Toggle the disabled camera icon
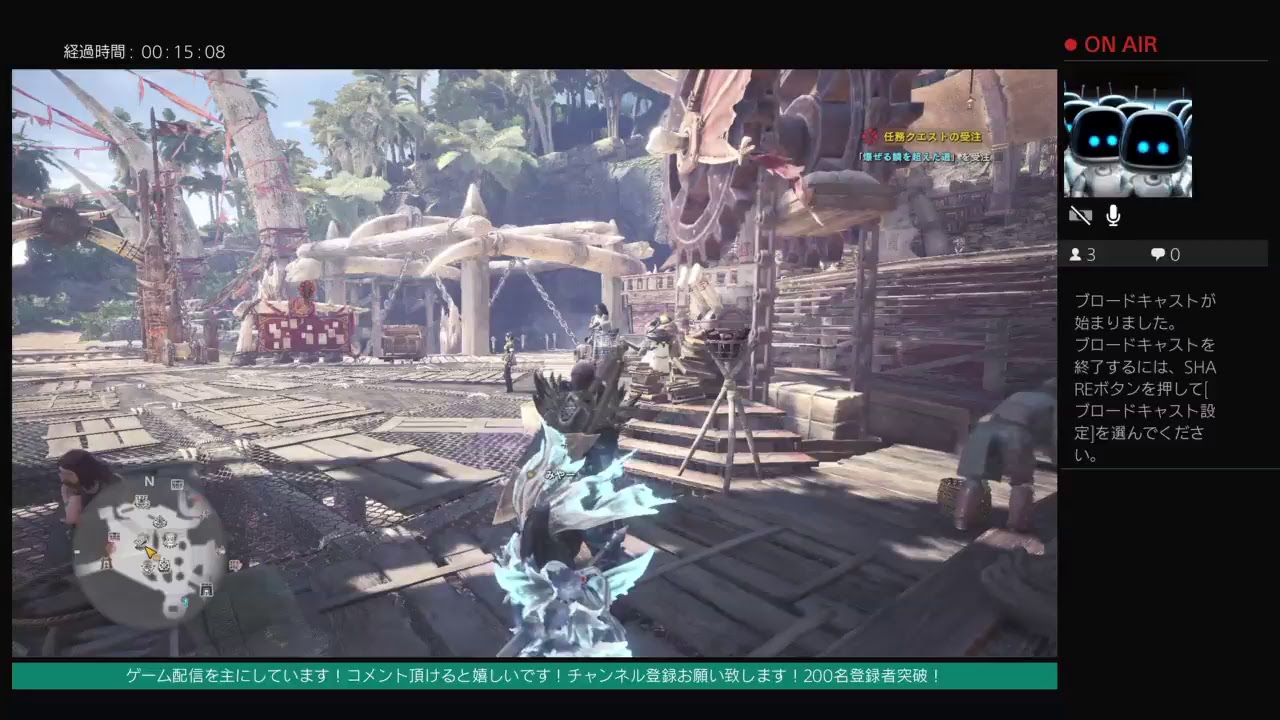The height and width of the screenshot is (720, 1280). coord(1081,215)
